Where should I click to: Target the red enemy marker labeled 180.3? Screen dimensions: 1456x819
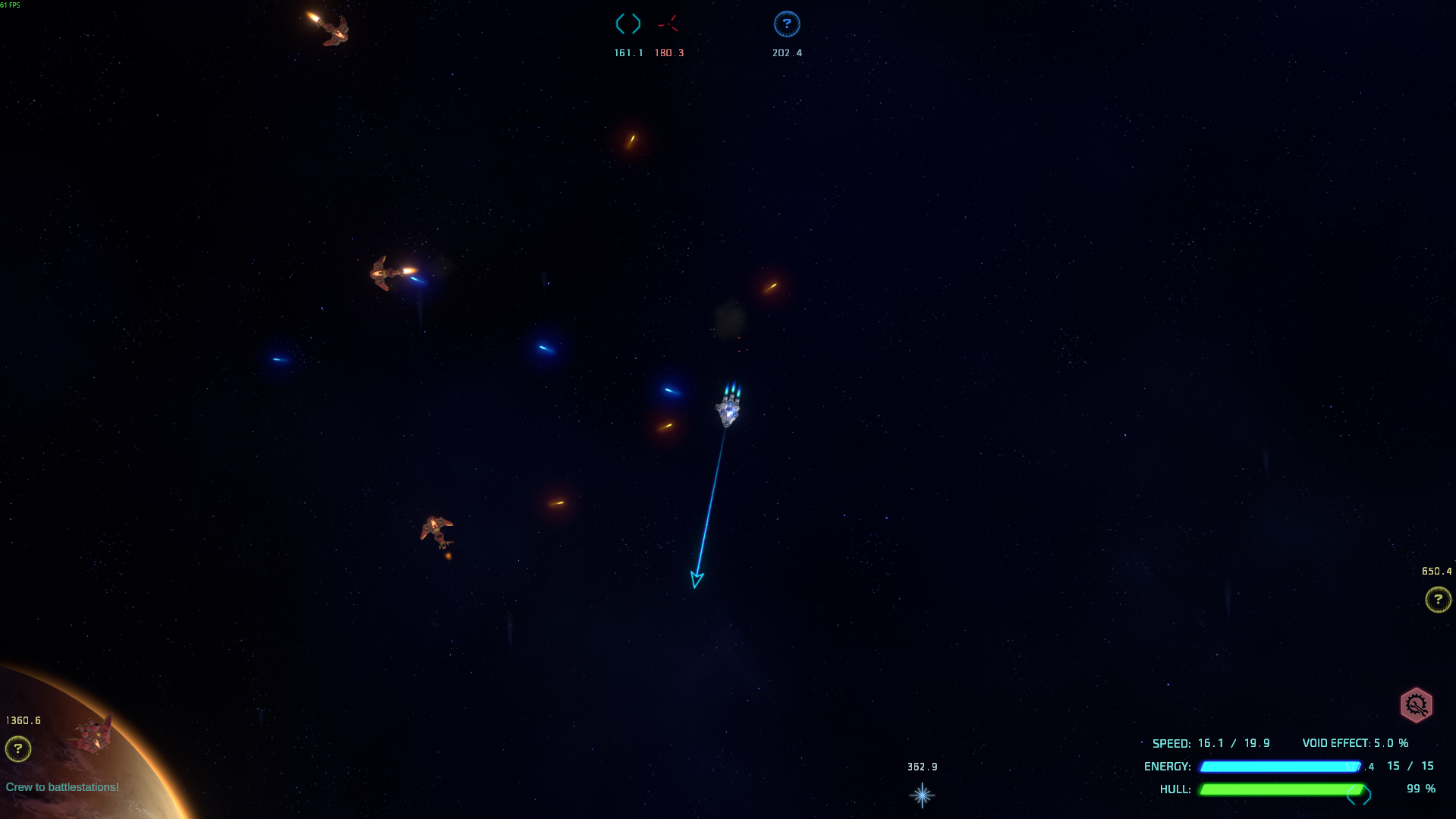(668, 25)
